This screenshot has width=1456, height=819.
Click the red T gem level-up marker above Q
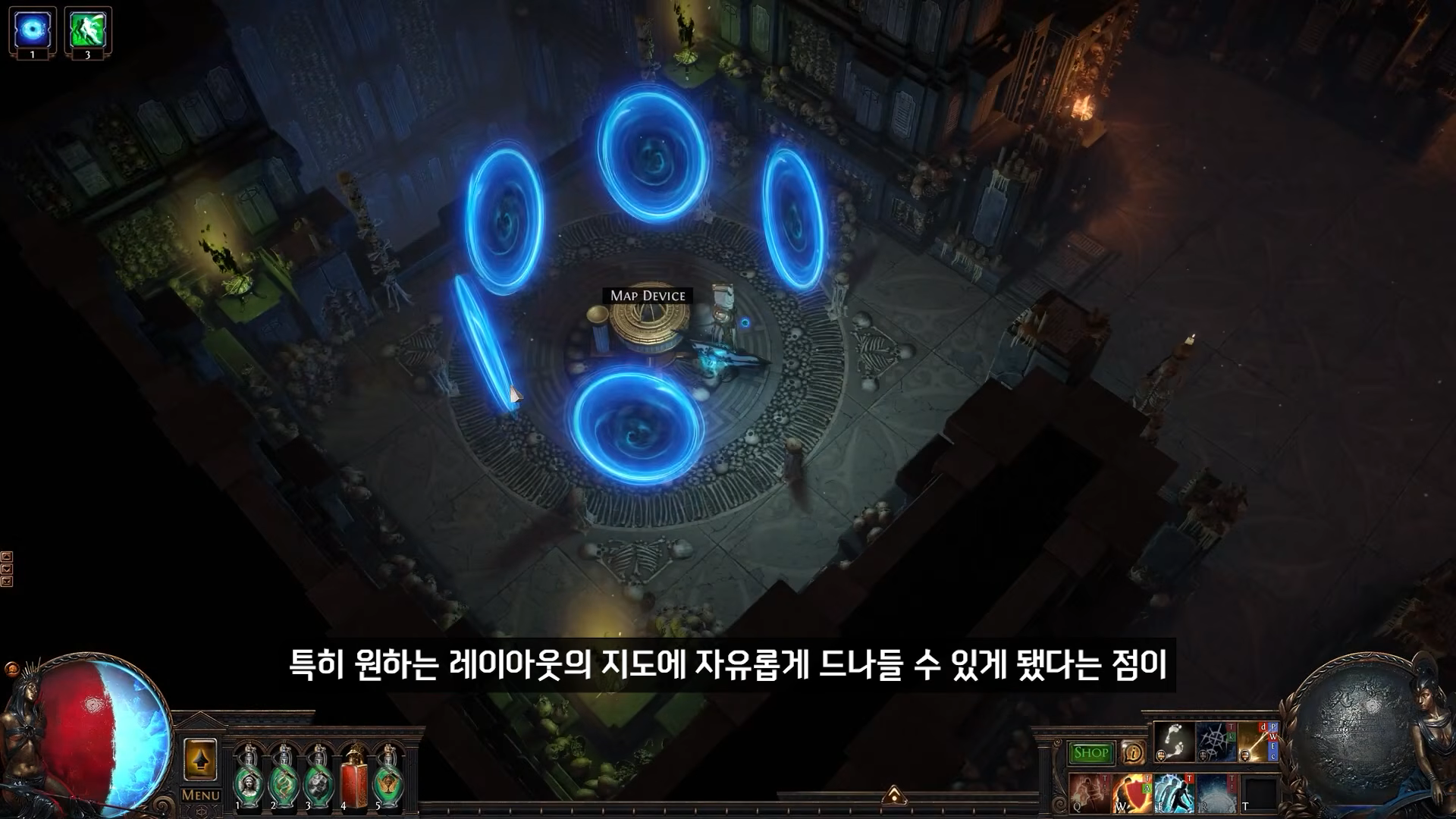(1106, 778)
